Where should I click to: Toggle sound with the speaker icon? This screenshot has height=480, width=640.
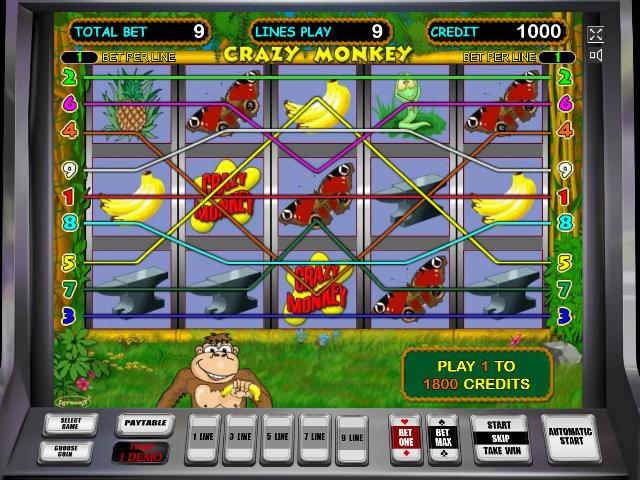coord(597,55)
